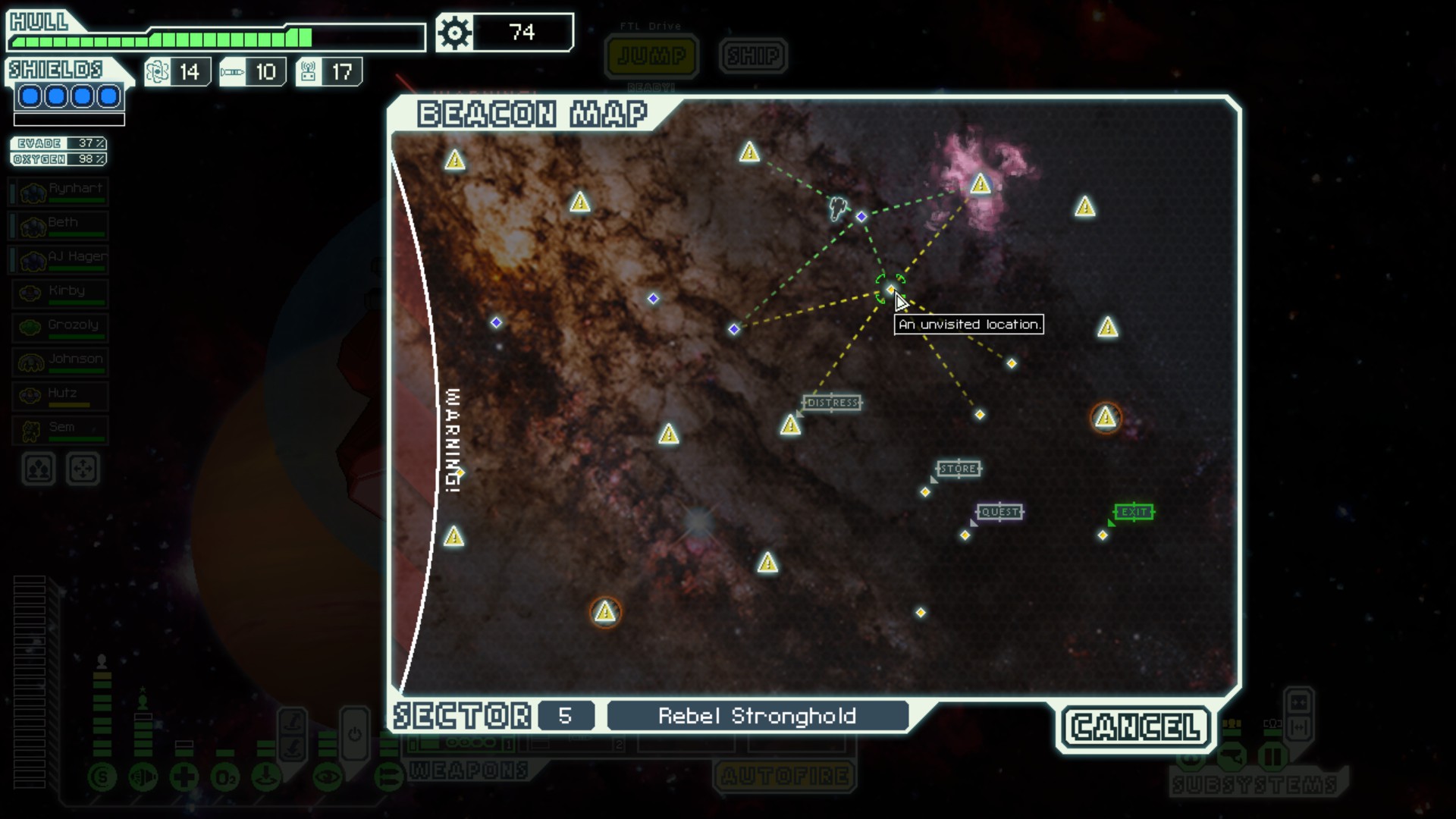1456x819 pixels.
Task: Select crew member Hutz
Action: click(x=59, y=397)
